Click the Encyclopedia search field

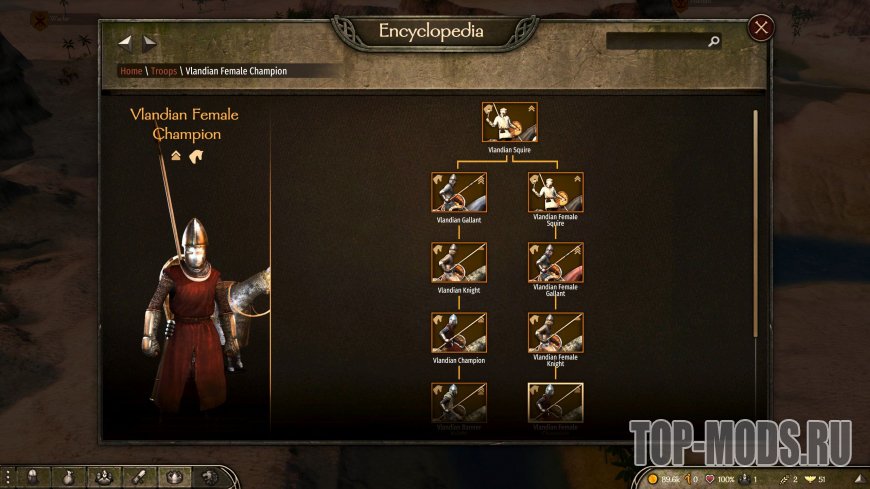pyautogui.click(x=658, y=42)
